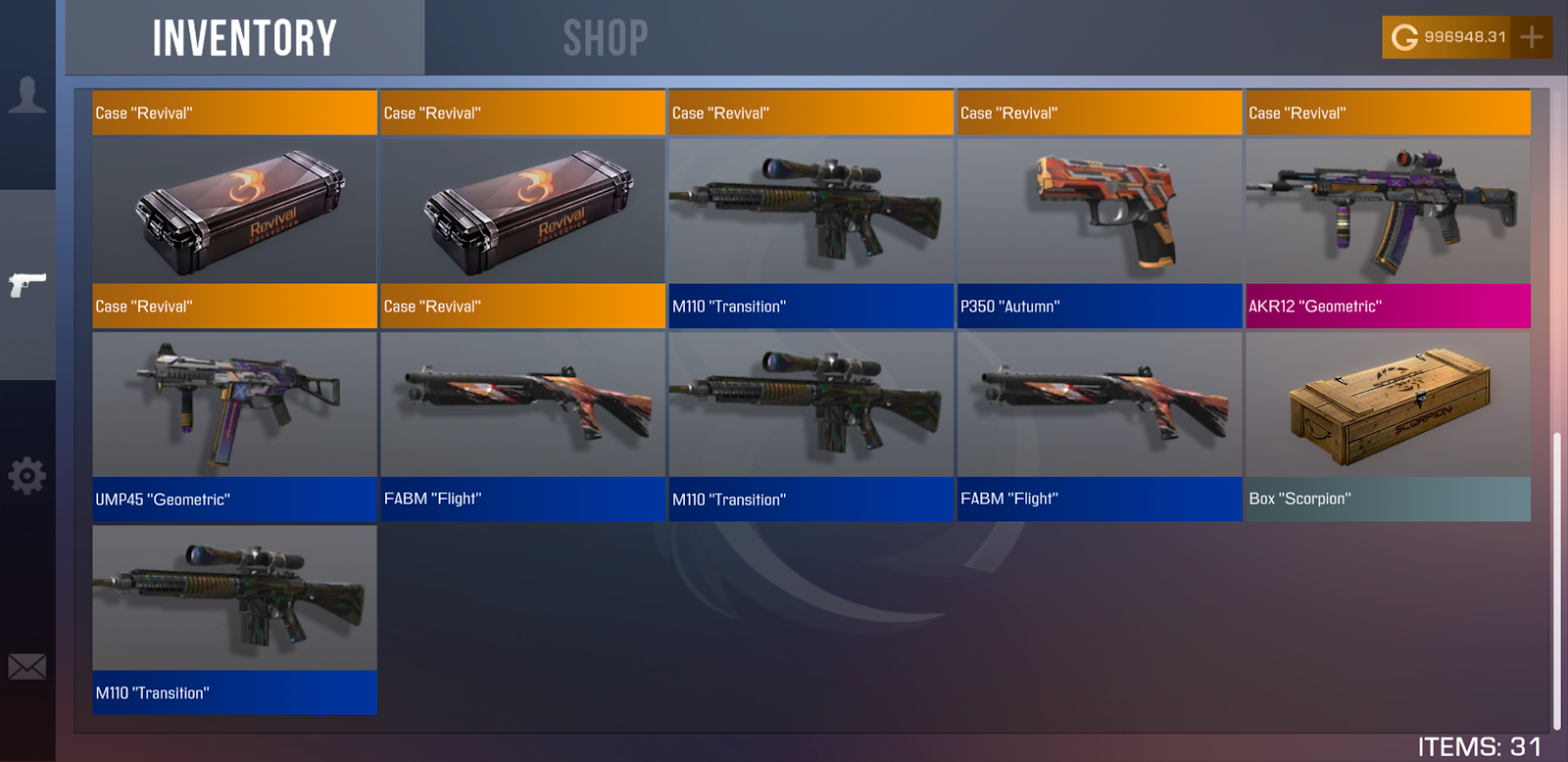This screenshot has width=1568, height=762.
Task: Select the pistol icon in the sidebar
Action: click(x=27, y=284)
